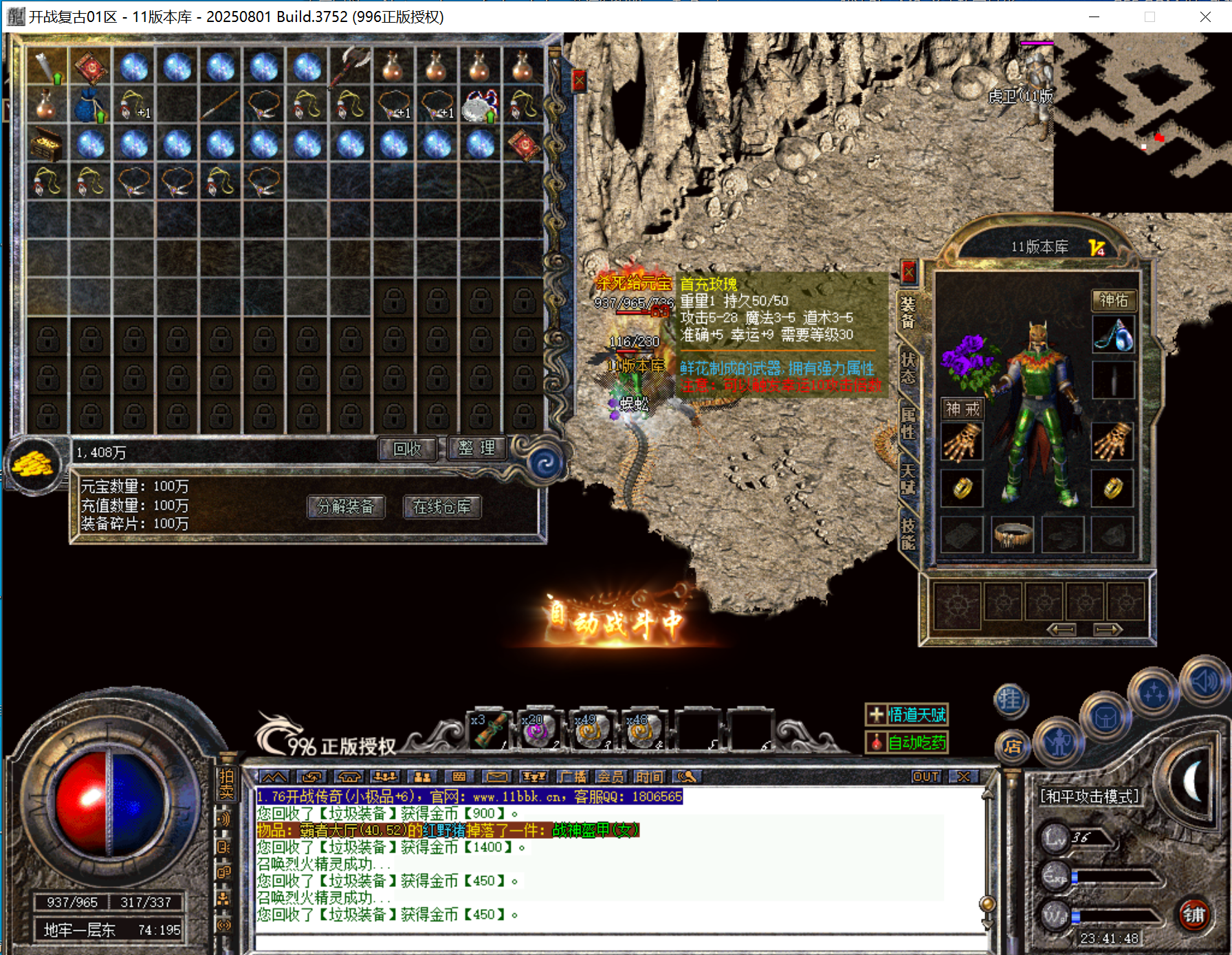Open 悟道天赋 talent menu
The height and width of the screenshot is (955, 1232).
(x=907, y=715)
